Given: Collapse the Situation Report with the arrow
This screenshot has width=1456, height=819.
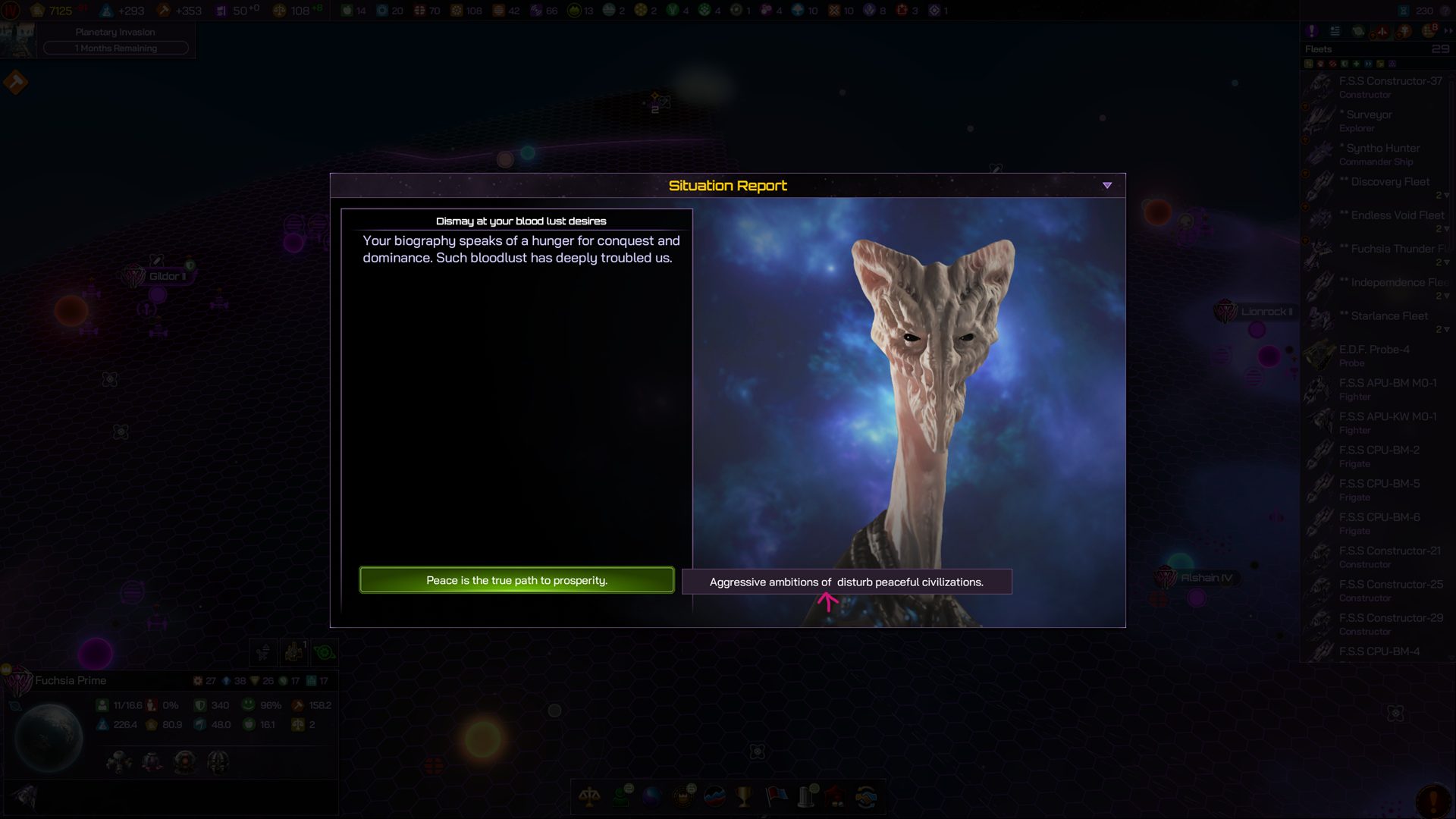Looking at the screenshot, I should (1107, 186).
